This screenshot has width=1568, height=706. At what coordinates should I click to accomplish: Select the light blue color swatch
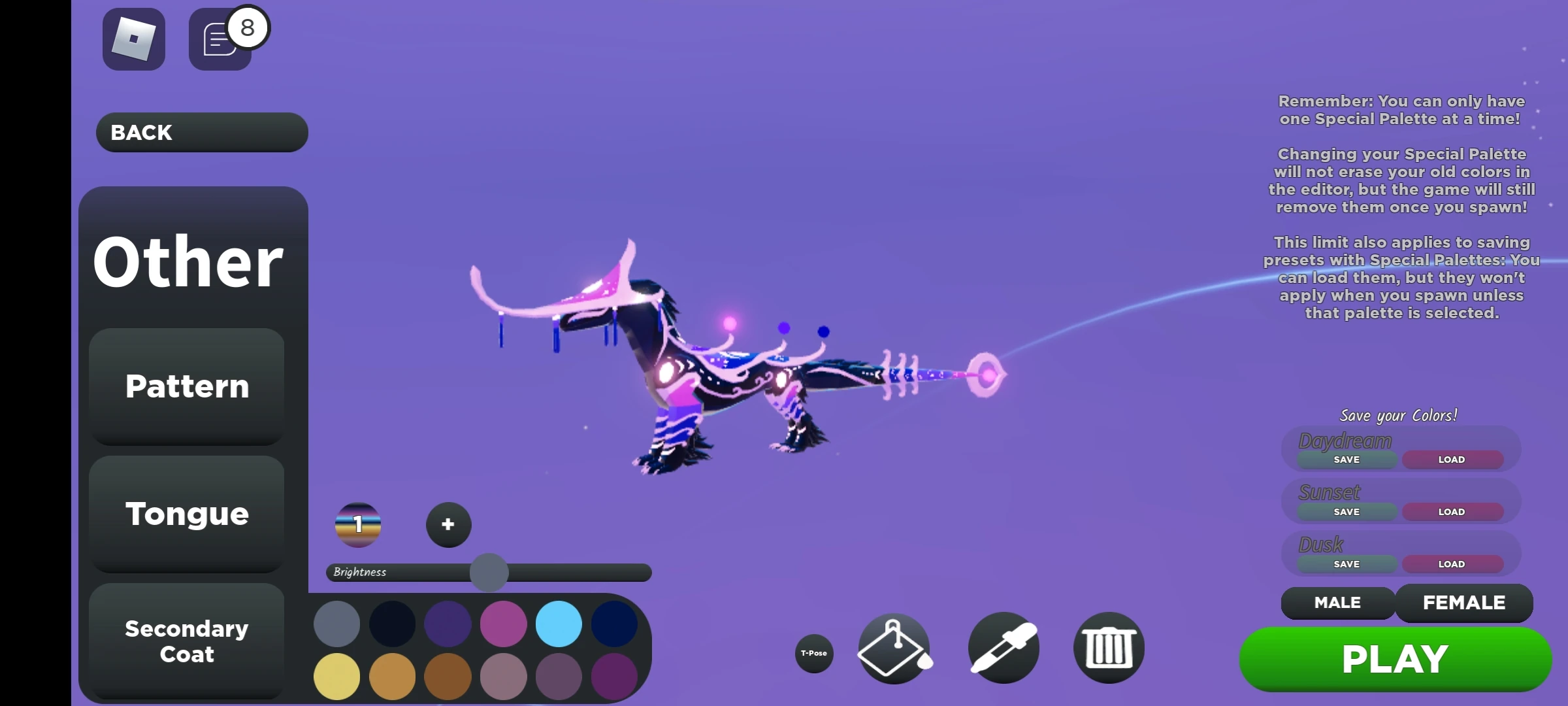coord(559,624)
